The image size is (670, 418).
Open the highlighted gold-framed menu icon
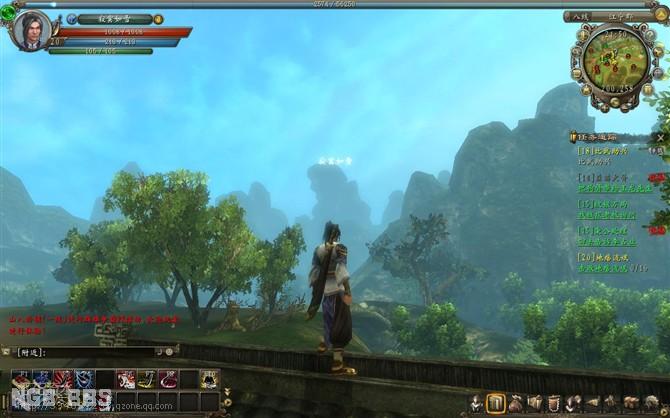click(x=496, y=403)
